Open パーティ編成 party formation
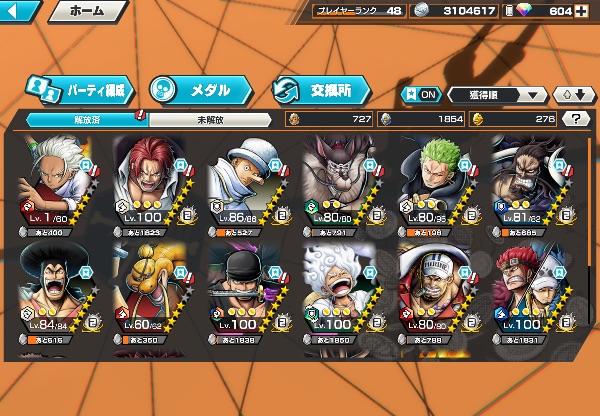 [x=80, y=89]
